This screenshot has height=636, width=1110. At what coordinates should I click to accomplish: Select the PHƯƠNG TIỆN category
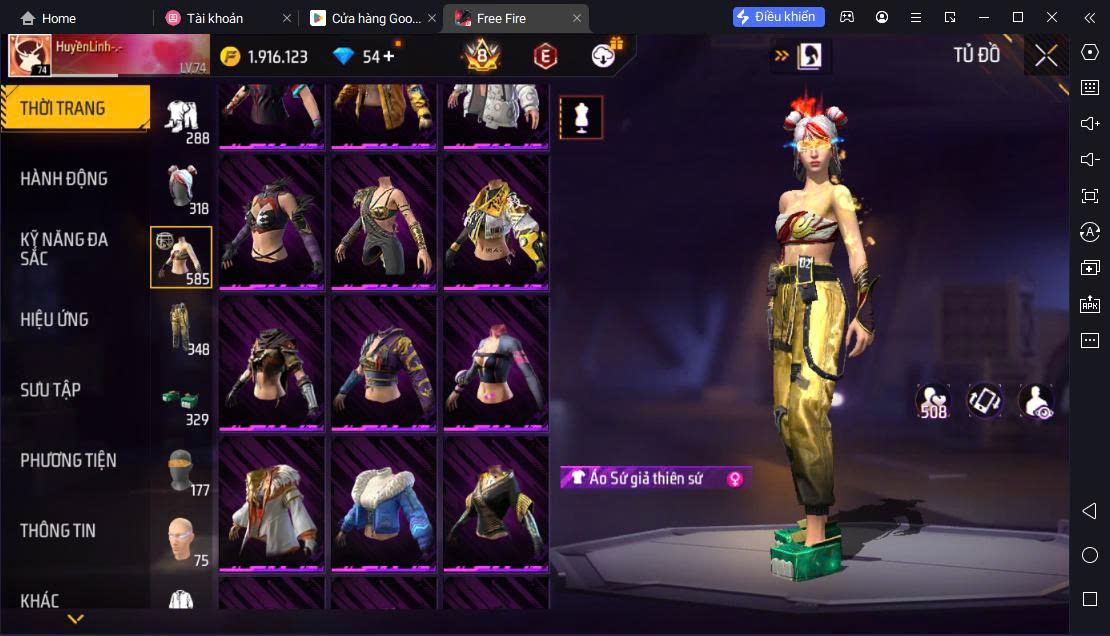(68, 460)
